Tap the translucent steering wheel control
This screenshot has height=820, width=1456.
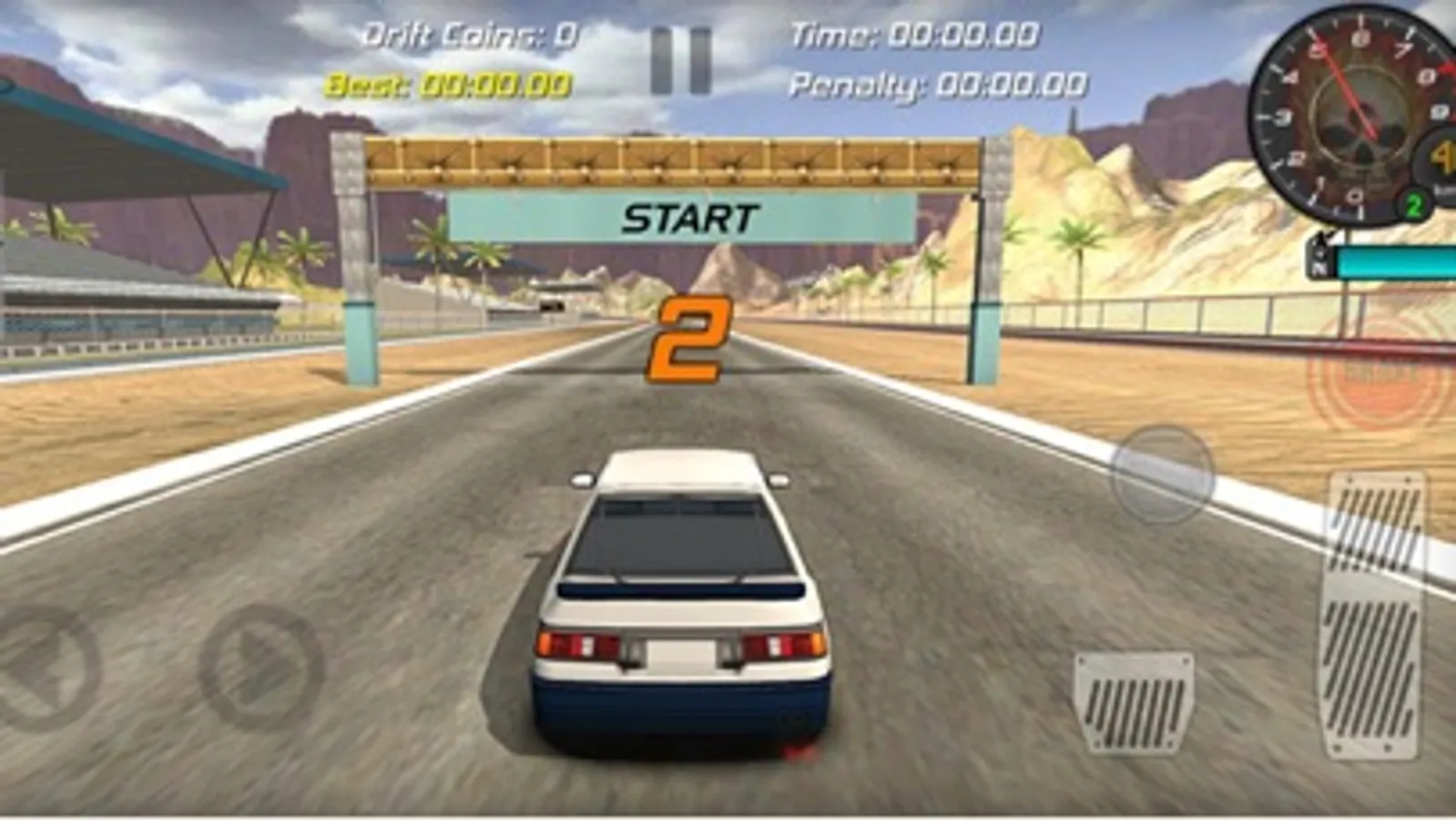(1163, 474)
